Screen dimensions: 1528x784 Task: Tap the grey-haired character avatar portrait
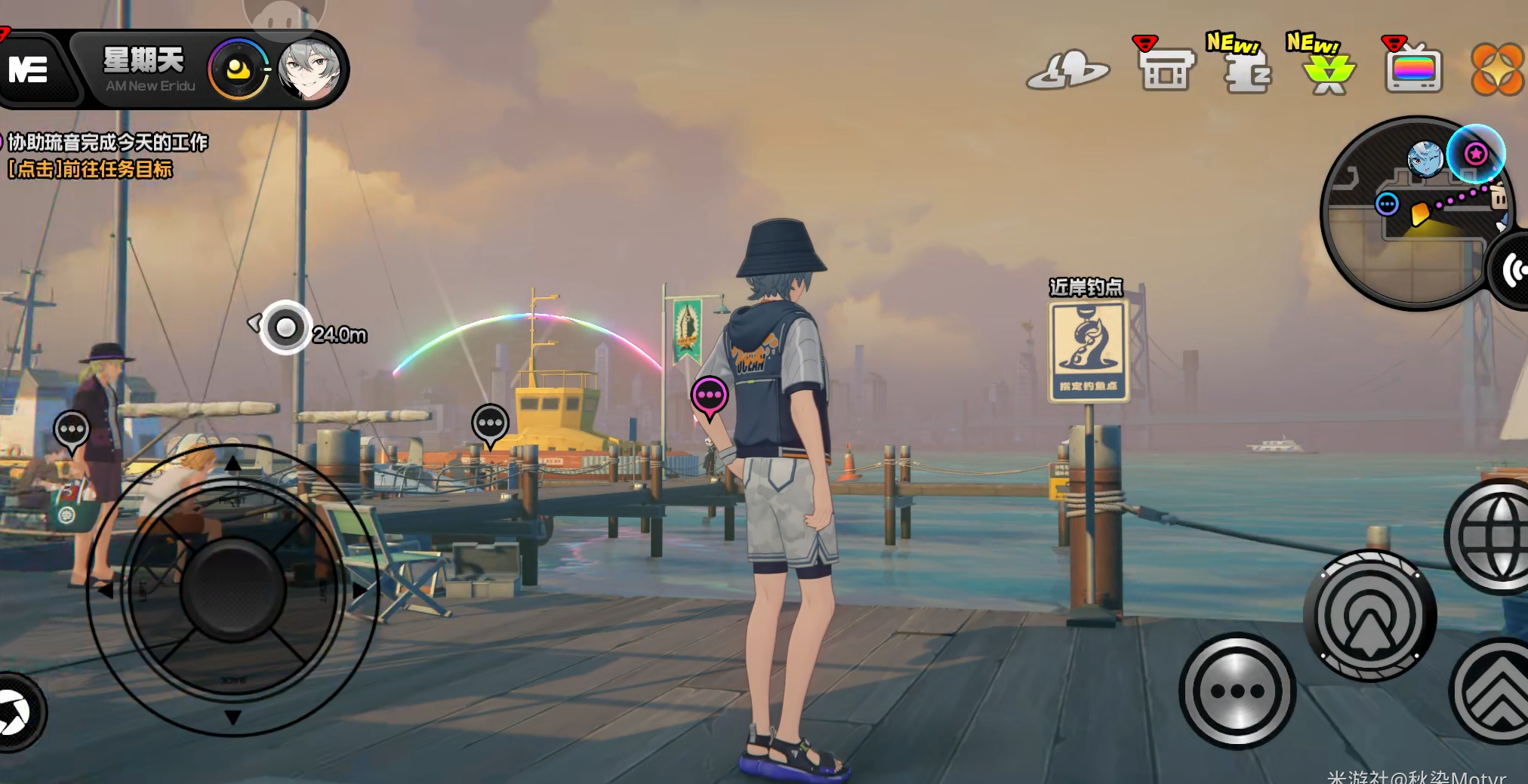[310, 70]
